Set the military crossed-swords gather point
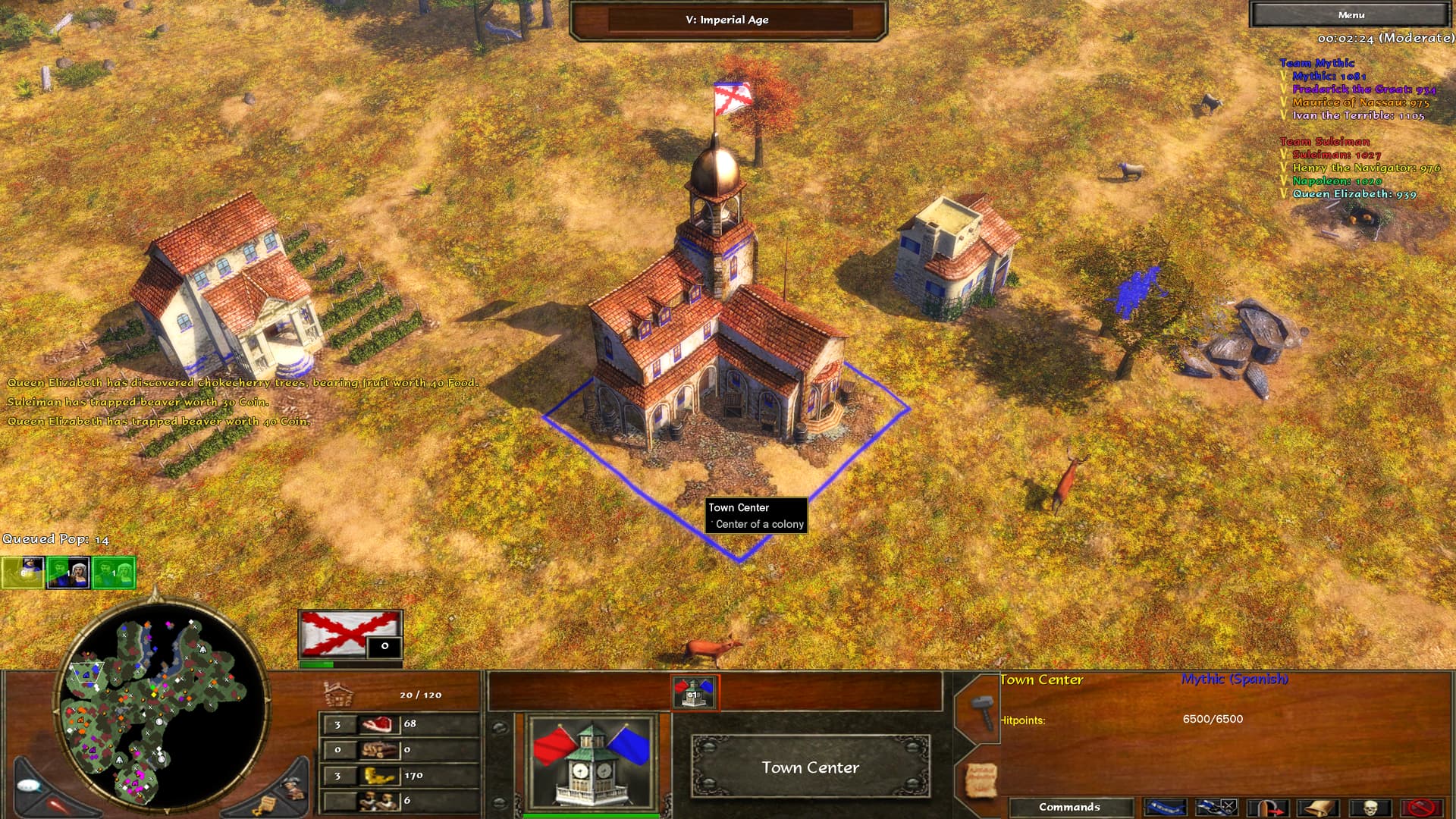The height and width of the screenshot is (819, 1456). point(1216,808)
